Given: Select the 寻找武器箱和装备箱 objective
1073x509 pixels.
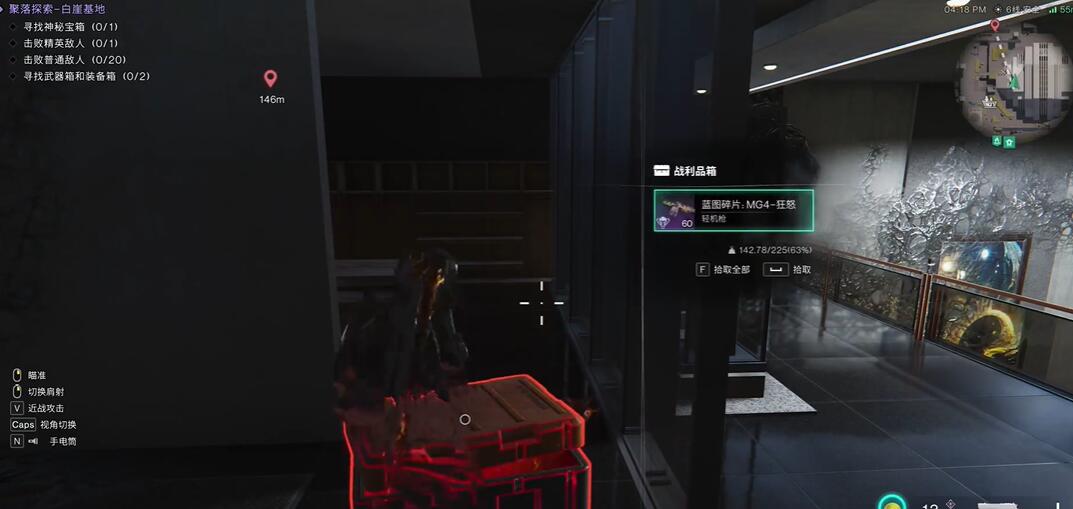Looking at the screenshot, I should (x=86, y=76).
